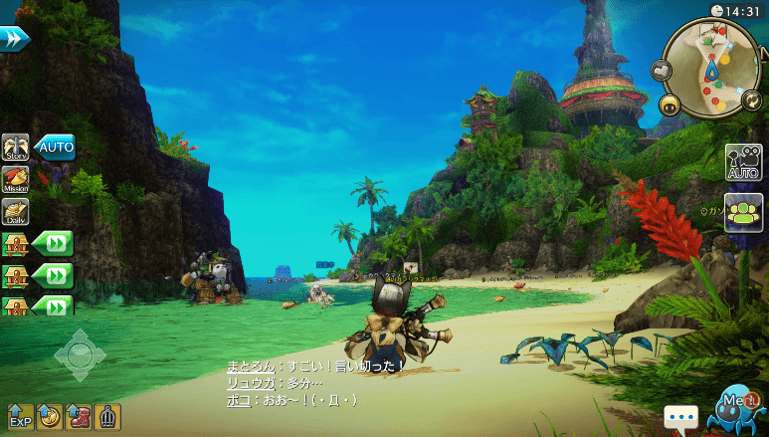This screenshot has height=437, width=769.
Task: Click the minimap's rotate arrows button
Action: (749, 99)
